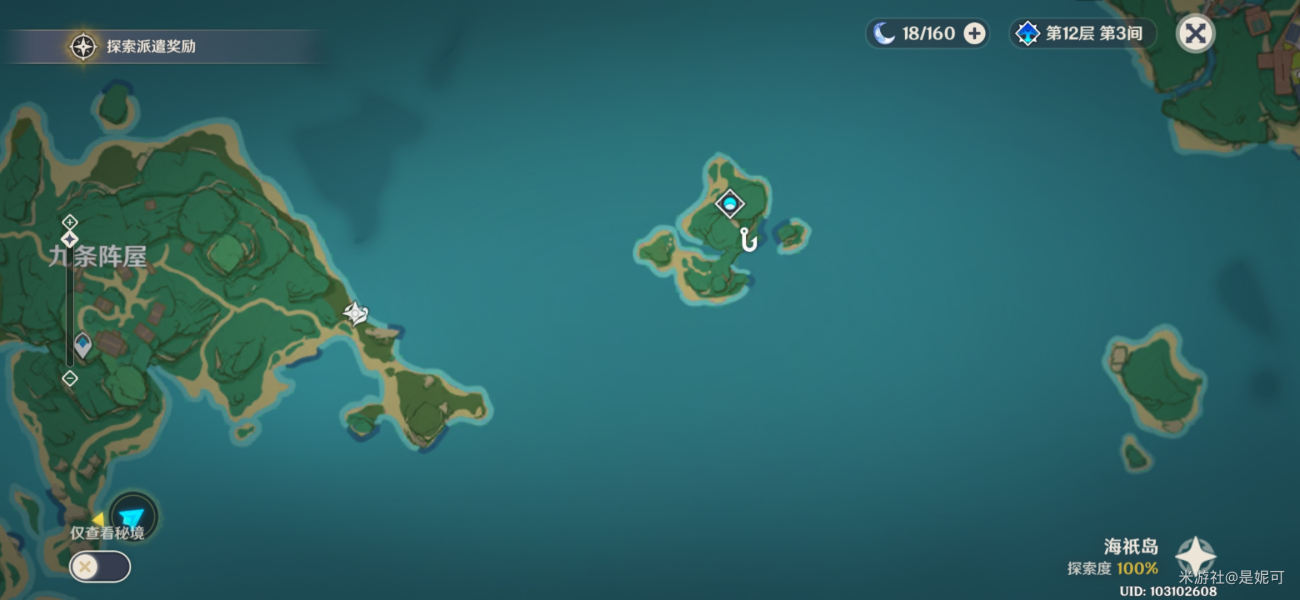
Task: Toggle the 仅查看秘境 domains-only switch
Action: pyautogui.click(x=99, y=567)
